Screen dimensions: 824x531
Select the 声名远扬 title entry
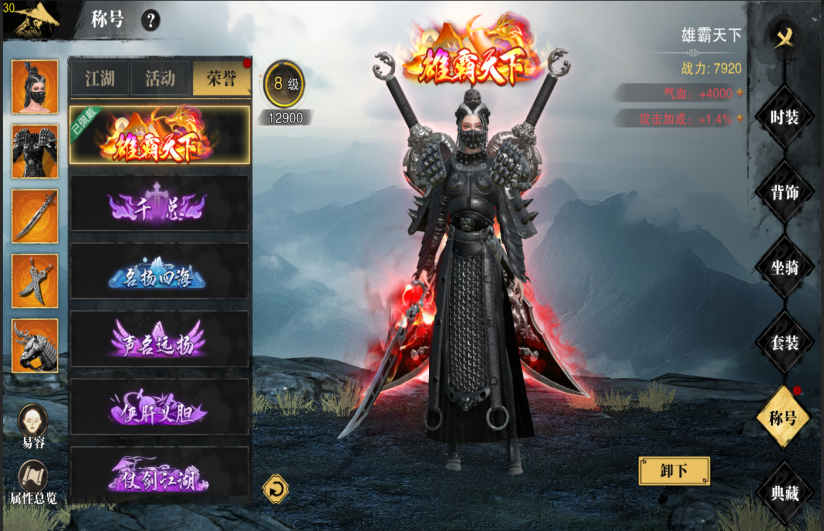[x=160, y=339]
